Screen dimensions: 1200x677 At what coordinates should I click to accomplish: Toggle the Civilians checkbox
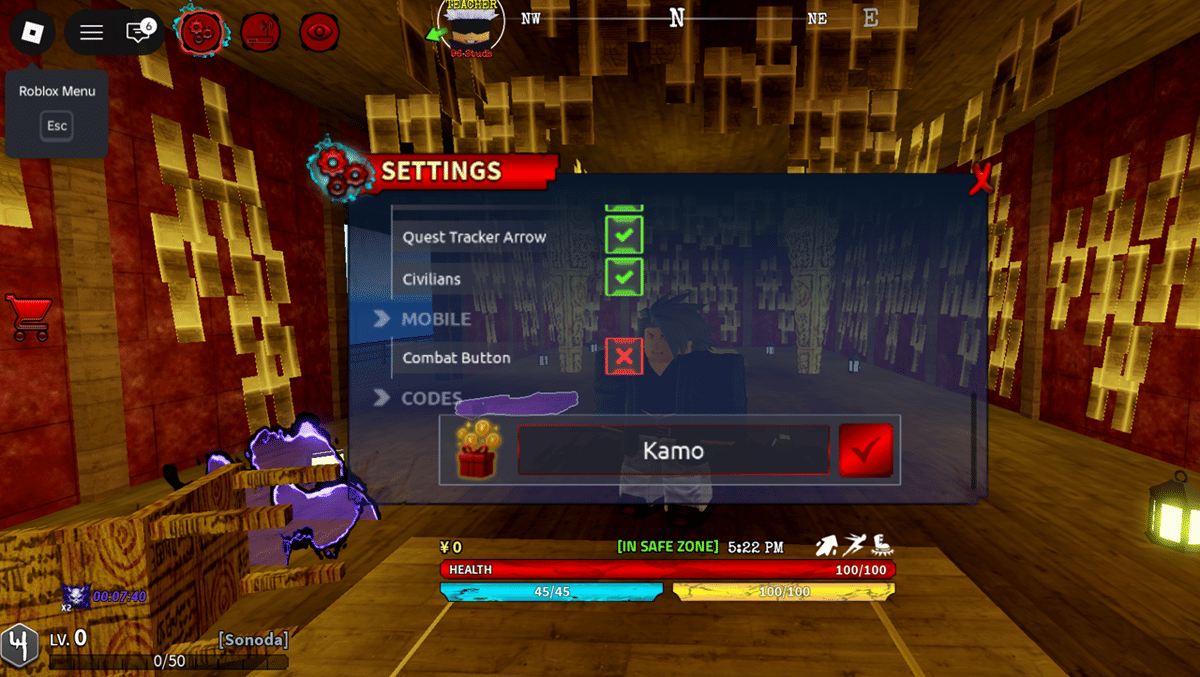coord(624,277)
